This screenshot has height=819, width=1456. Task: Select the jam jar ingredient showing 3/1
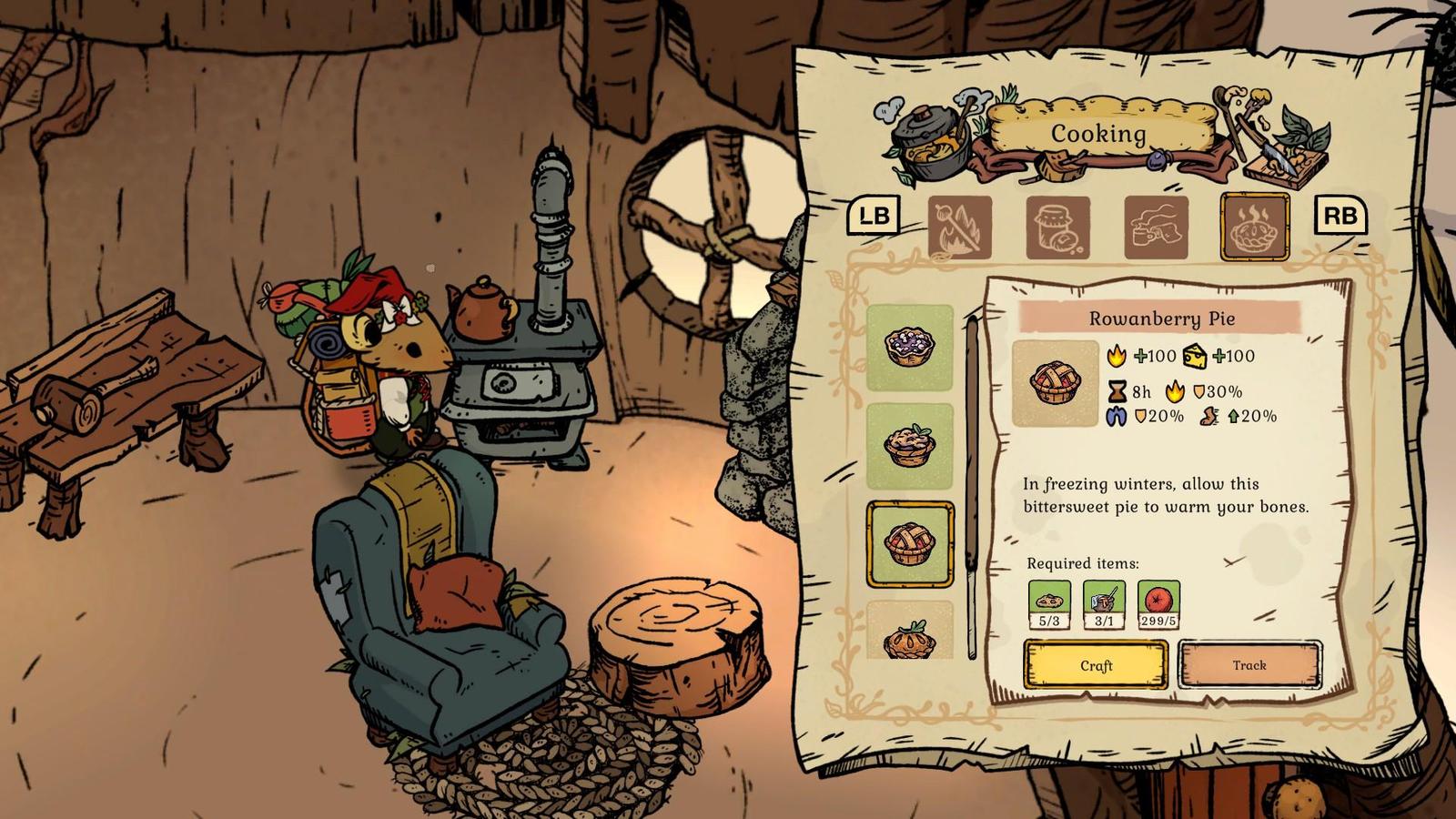tap(1099, 602)
